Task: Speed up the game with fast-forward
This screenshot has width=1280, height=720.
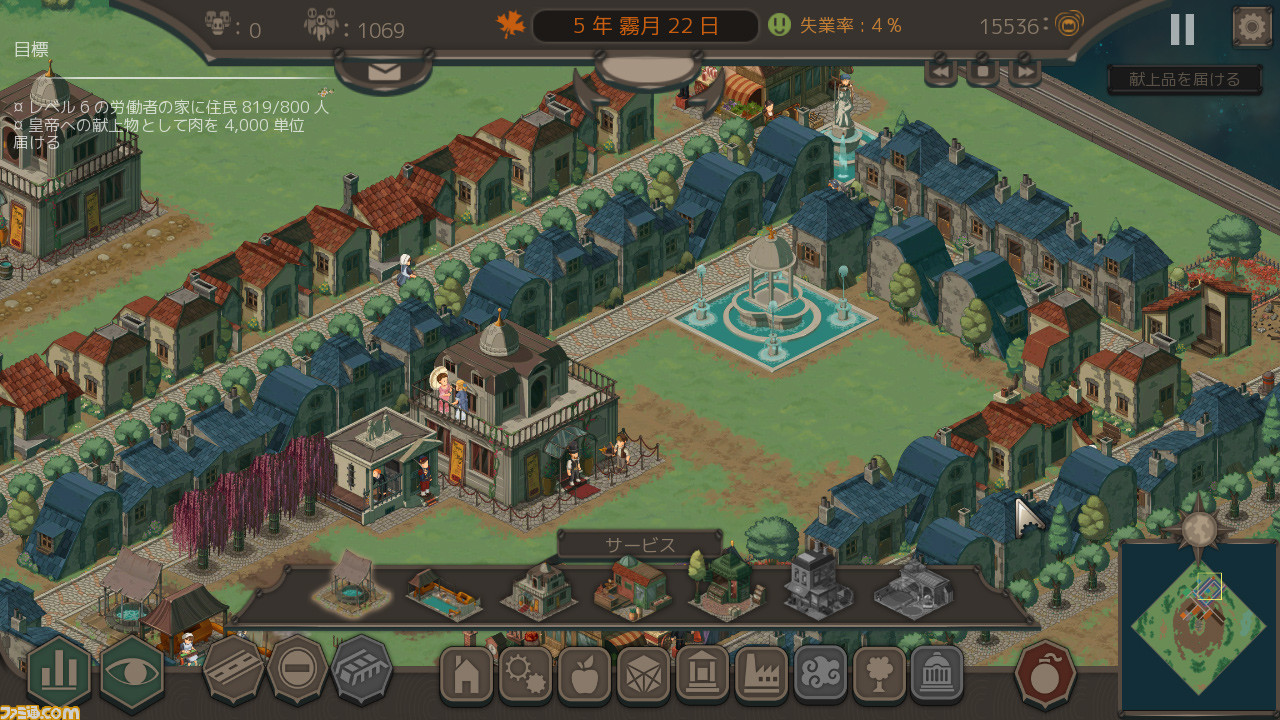Action: pos(1024,71)
